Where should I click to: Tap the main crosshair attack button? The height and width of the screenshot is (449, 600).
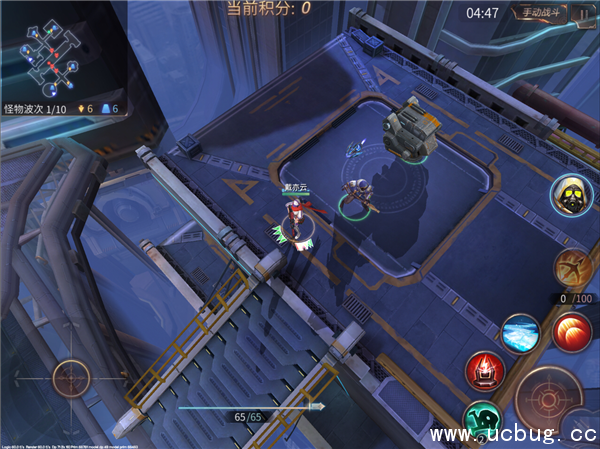tap(546, 396)
